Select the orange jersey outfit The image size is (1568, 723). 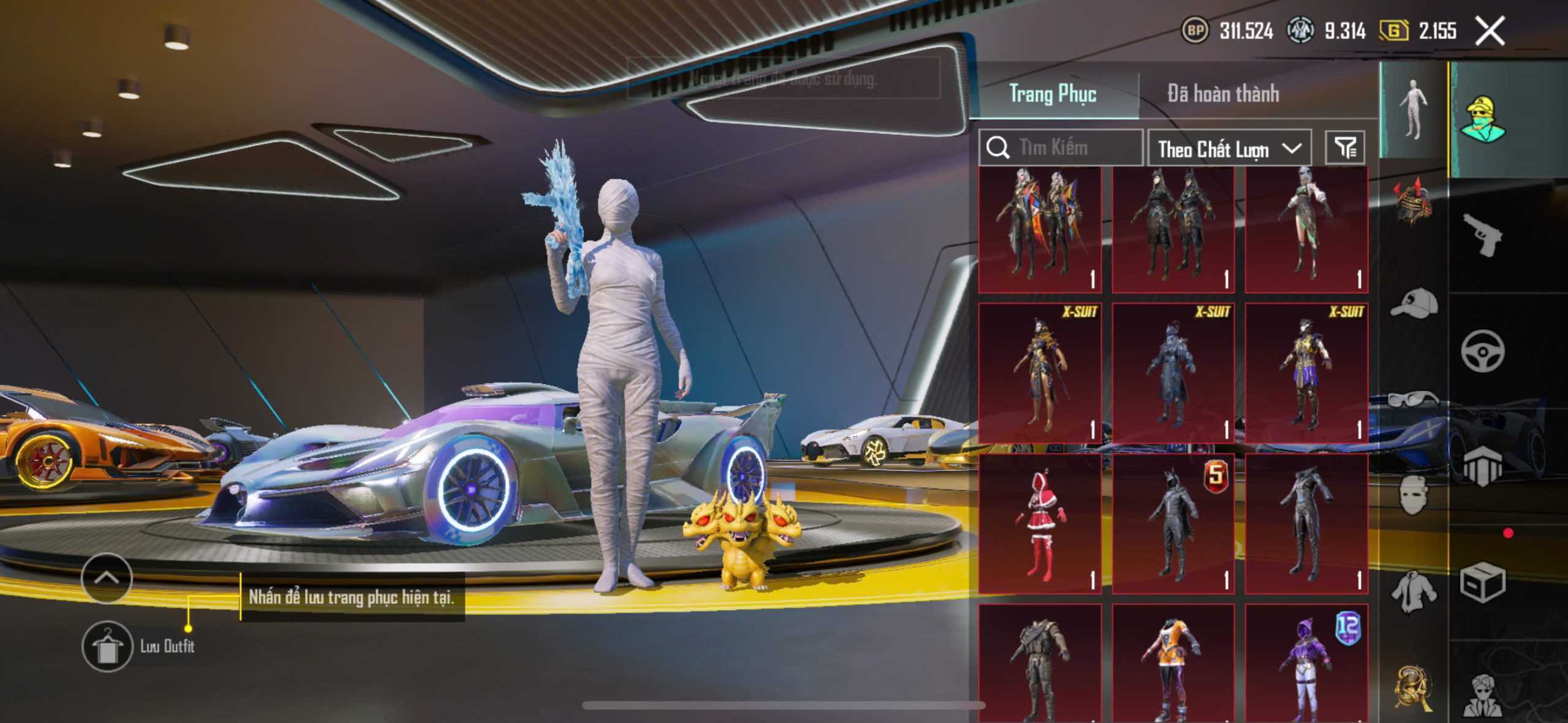pyautogui.click(x=1173, y=664)
